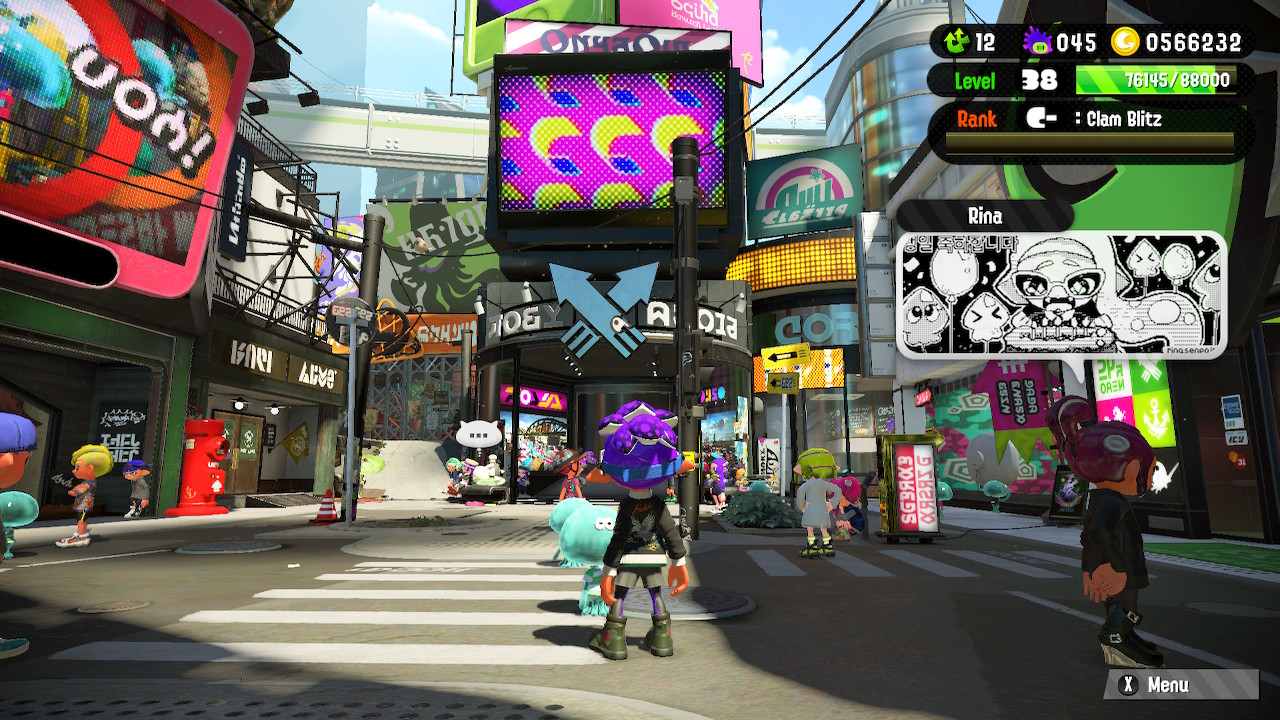Select the Rank Clam Blitz panel
Image resolution: width=1280 pixels, height=720 pixels.
[1090, 129]
